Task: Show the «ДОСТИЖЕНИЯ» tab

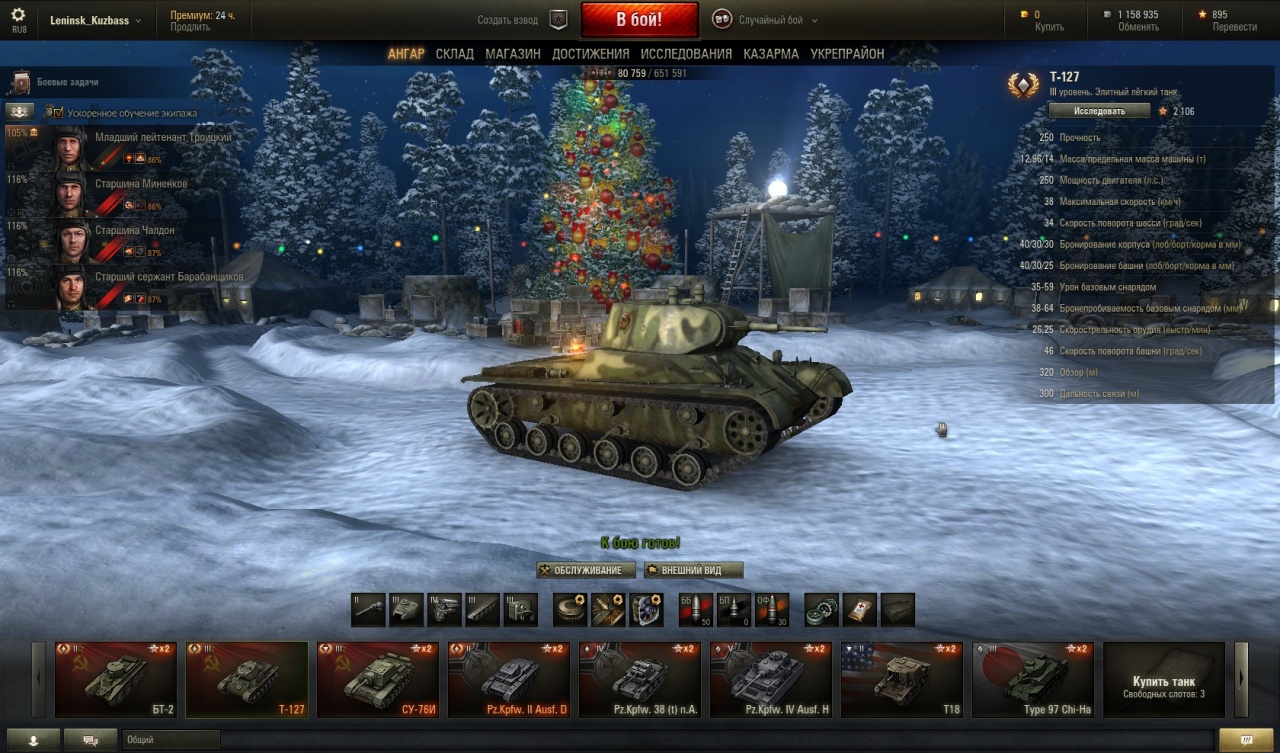Action: [x=590, y=54]
